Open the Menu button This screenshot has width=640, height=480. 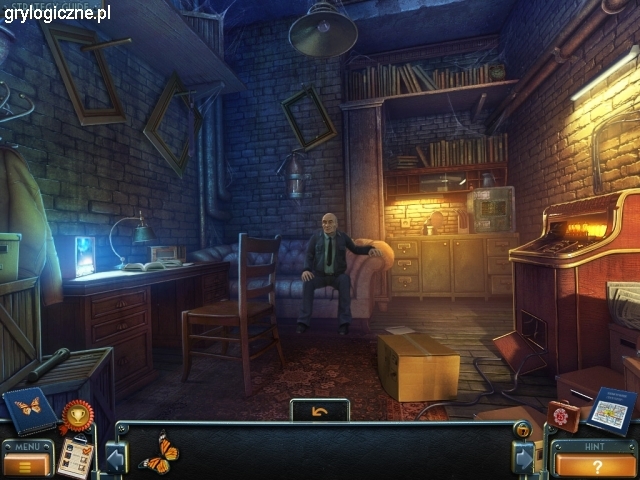point(26,464)
